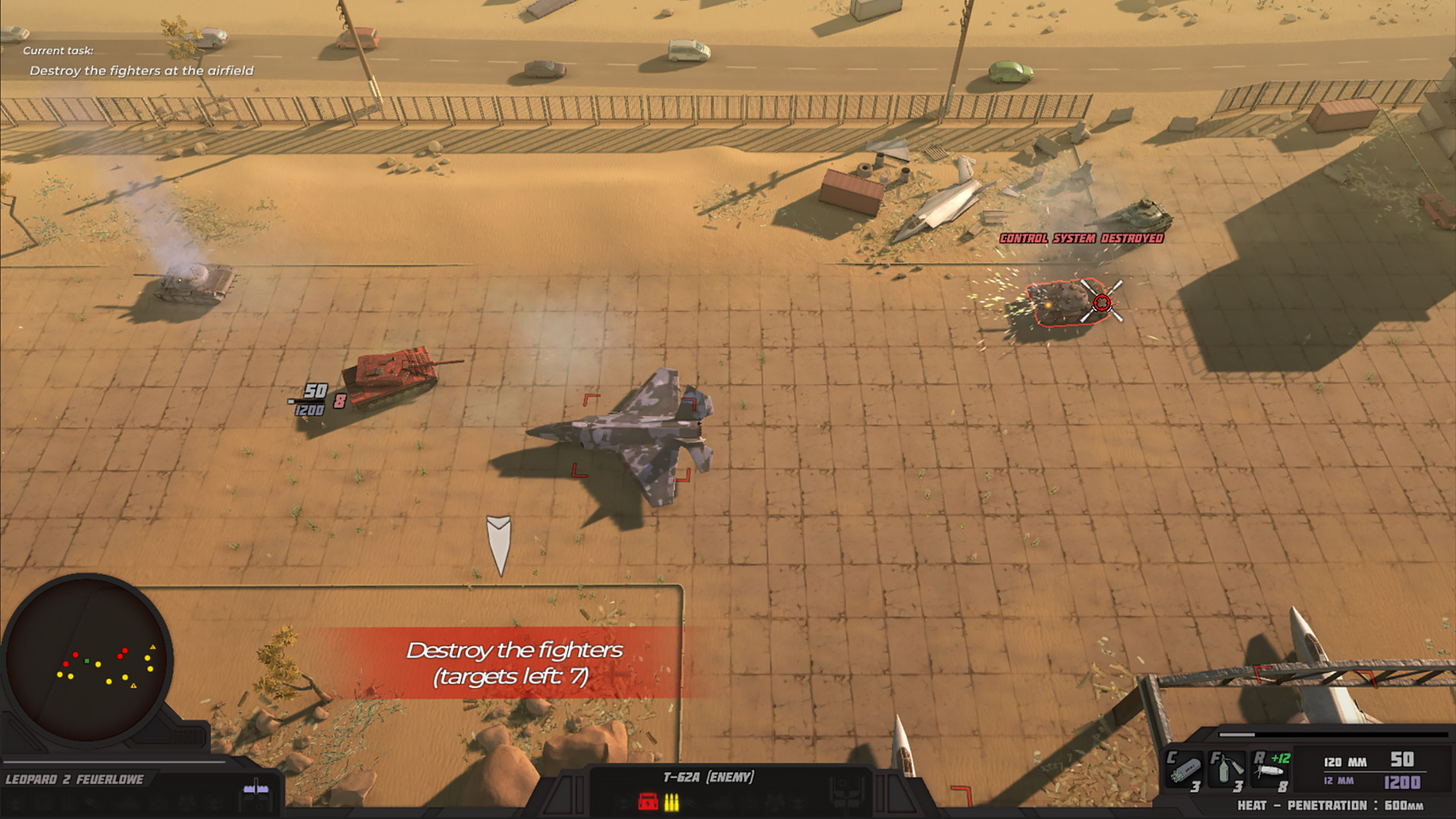
Task: Click the yellow ammo rack icon on enemy panel
Action: click(672, 802)
